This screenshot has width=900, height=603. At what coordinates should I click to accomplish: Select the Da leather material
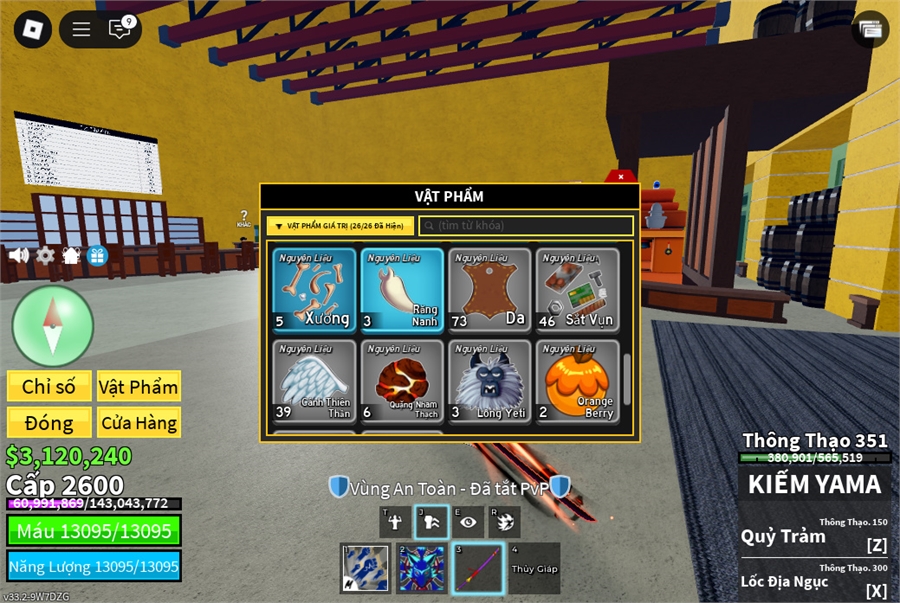490,289
